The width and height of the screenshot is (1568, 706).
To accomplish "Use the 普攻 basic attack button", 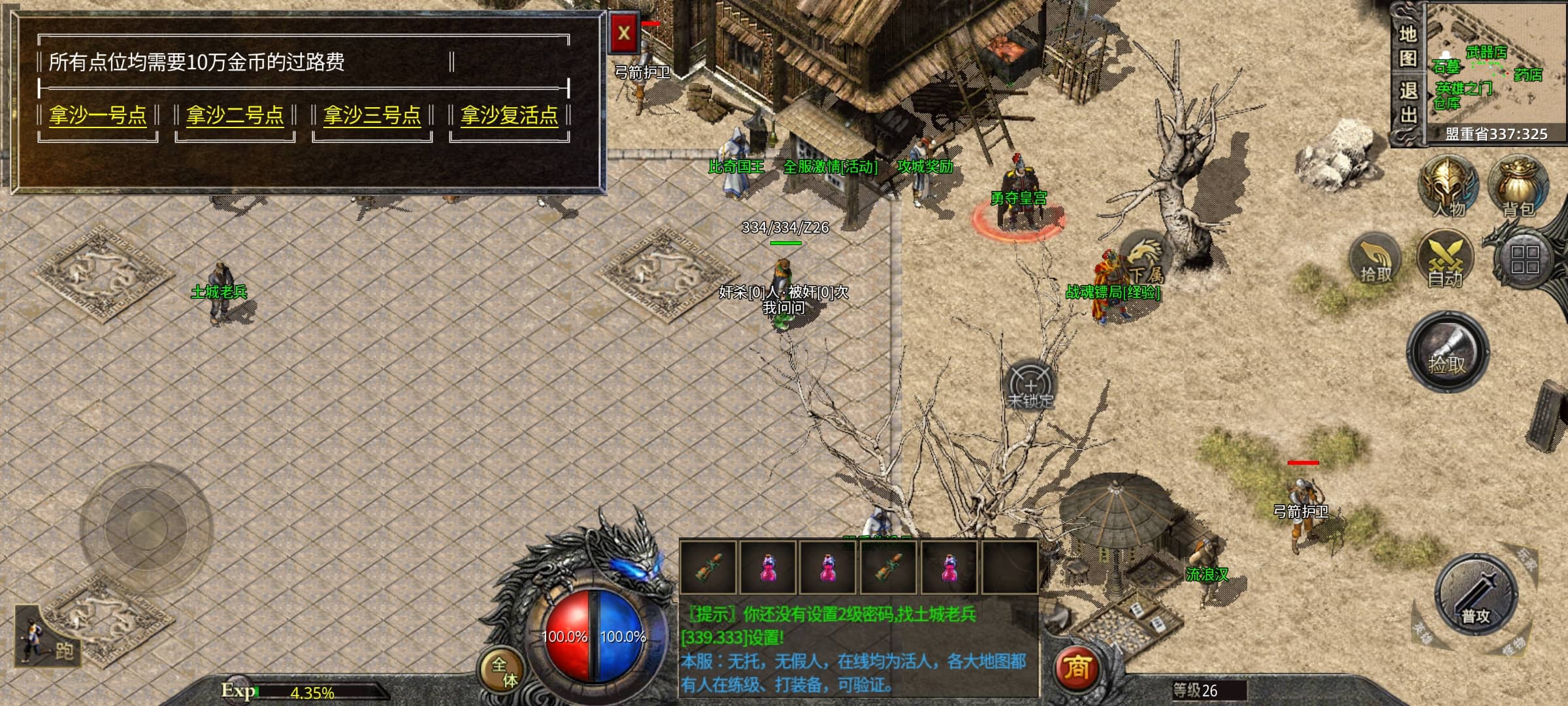I will point(1475,595).
